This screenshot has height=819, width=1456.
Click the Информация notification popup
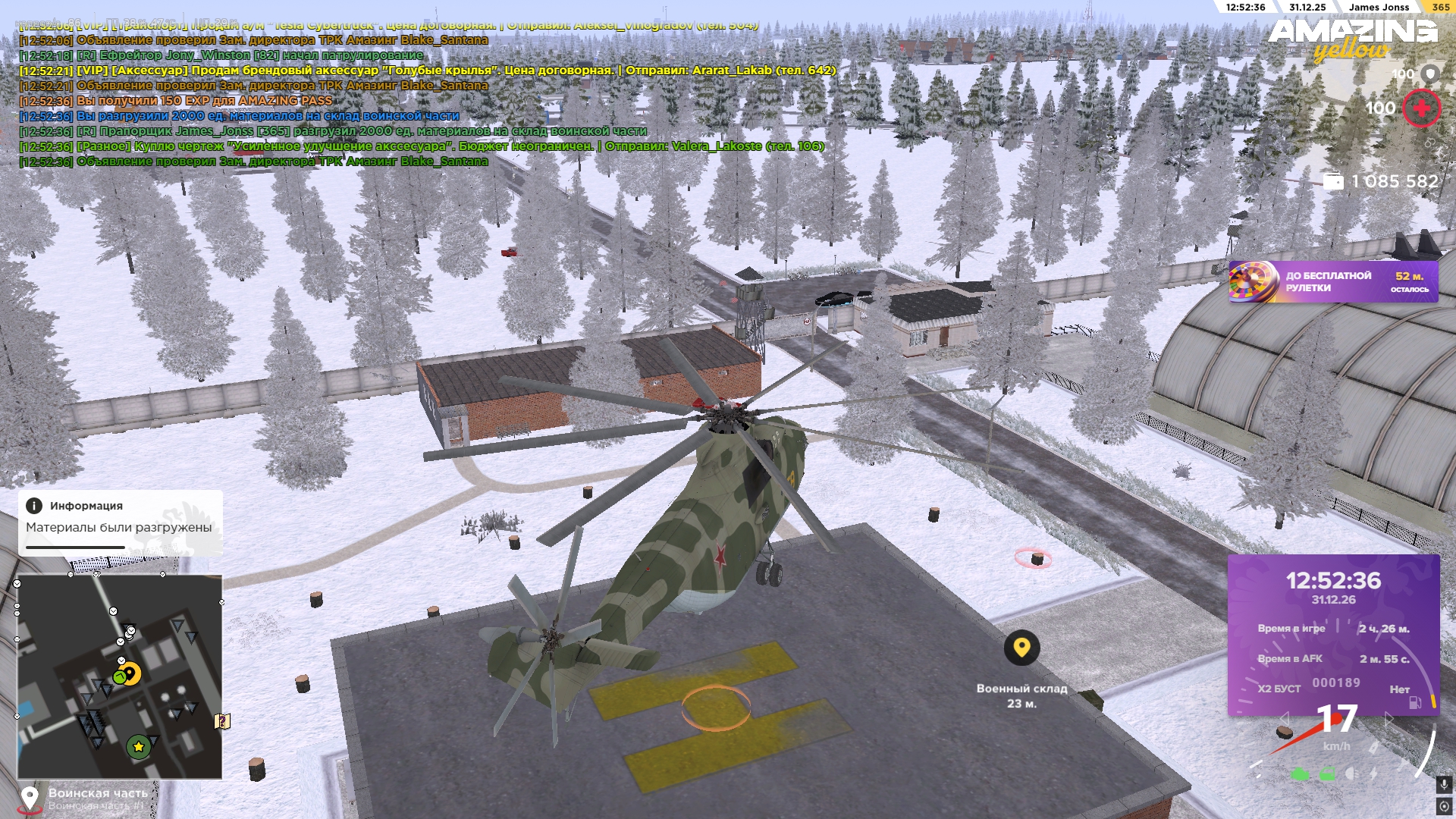click(x=120, y=522)
